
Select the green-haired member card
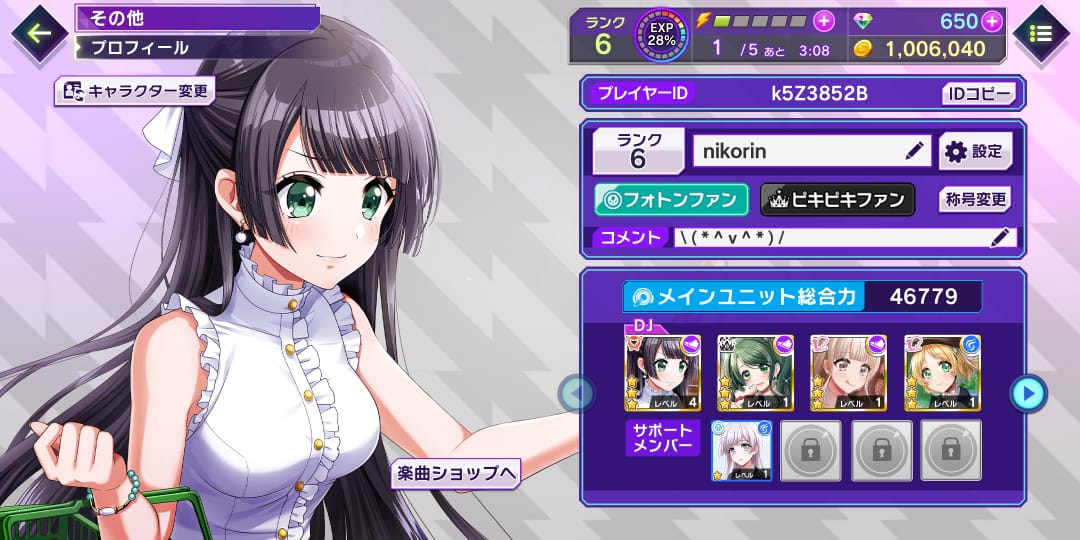click(755, 373)
